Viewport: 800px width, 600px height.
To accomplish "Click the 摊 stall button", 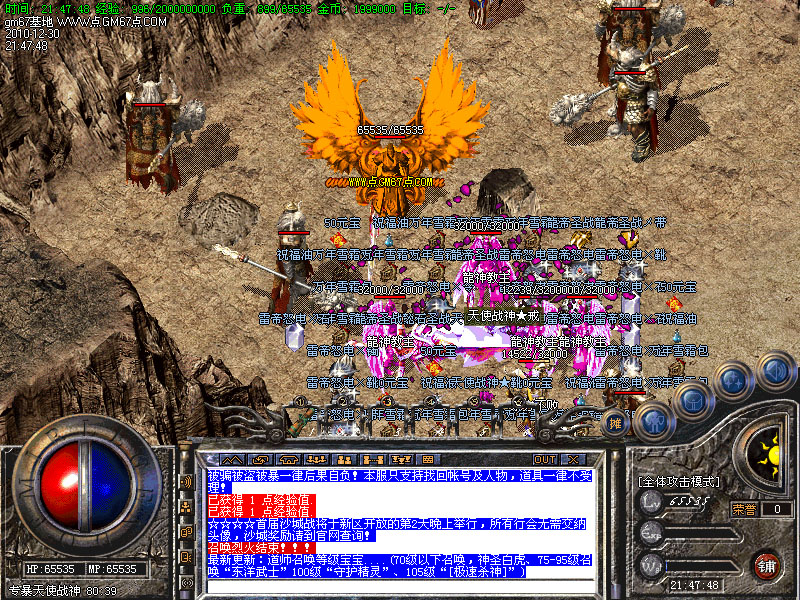I will [x=617, y=423].
